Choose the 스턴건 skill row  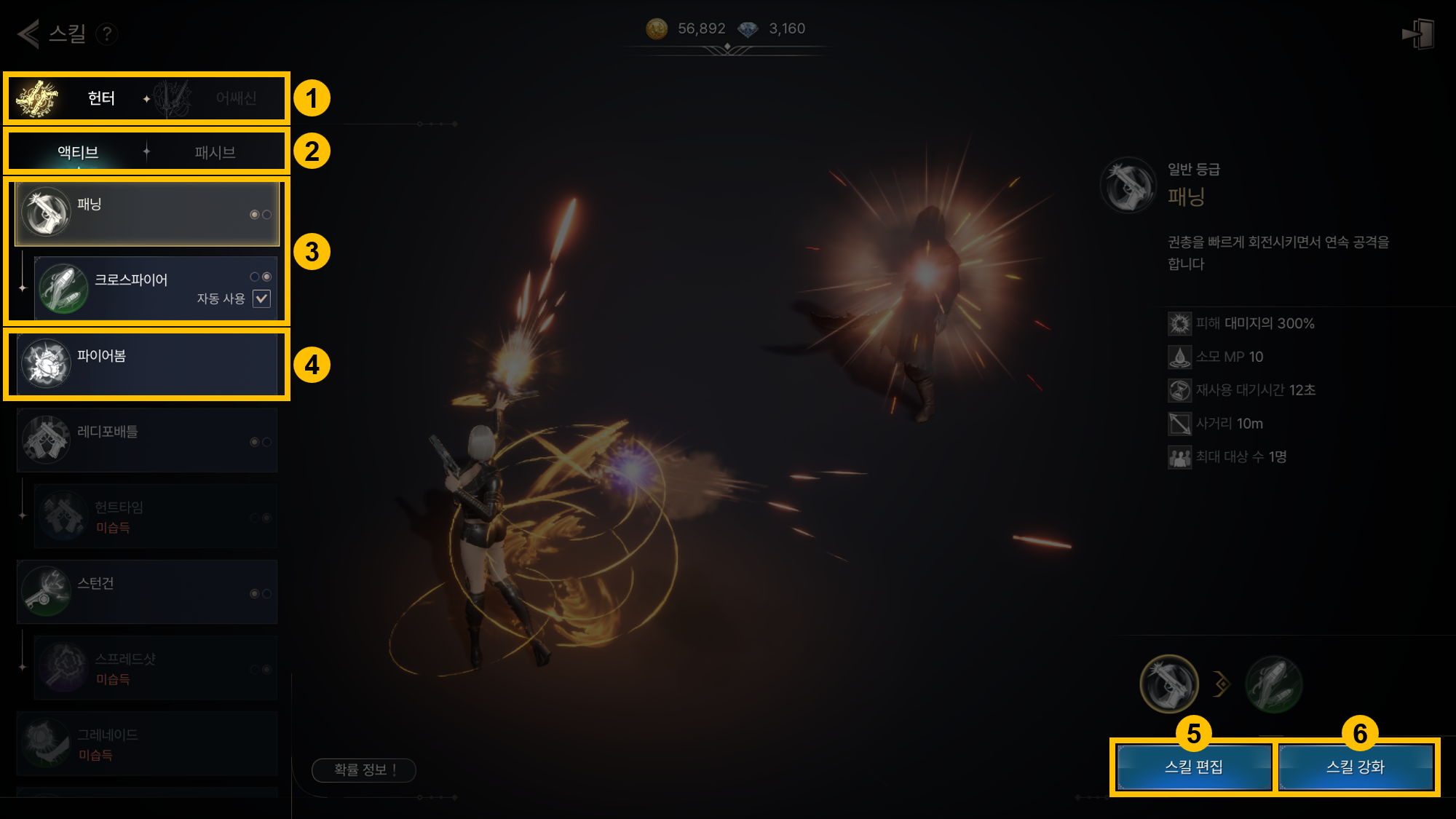tap(147, 592)
